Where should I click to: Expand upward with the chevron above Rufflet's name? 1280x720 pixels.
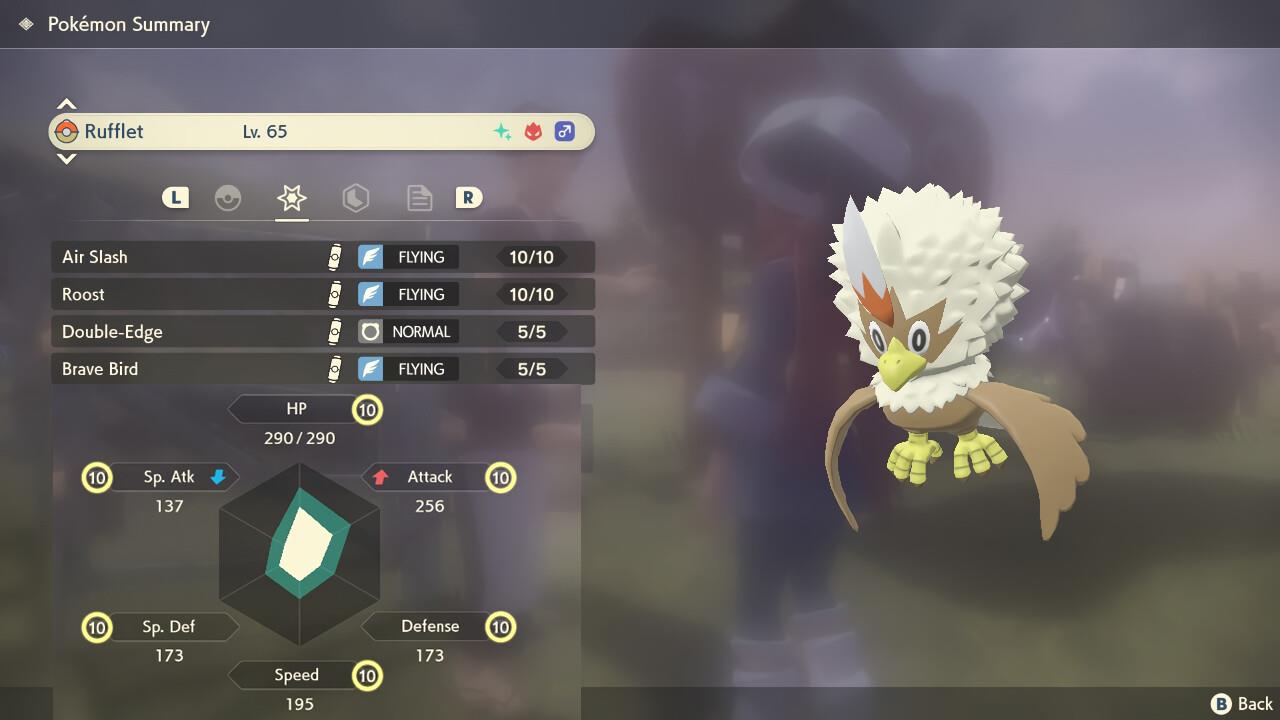click(x=66, y=102)
